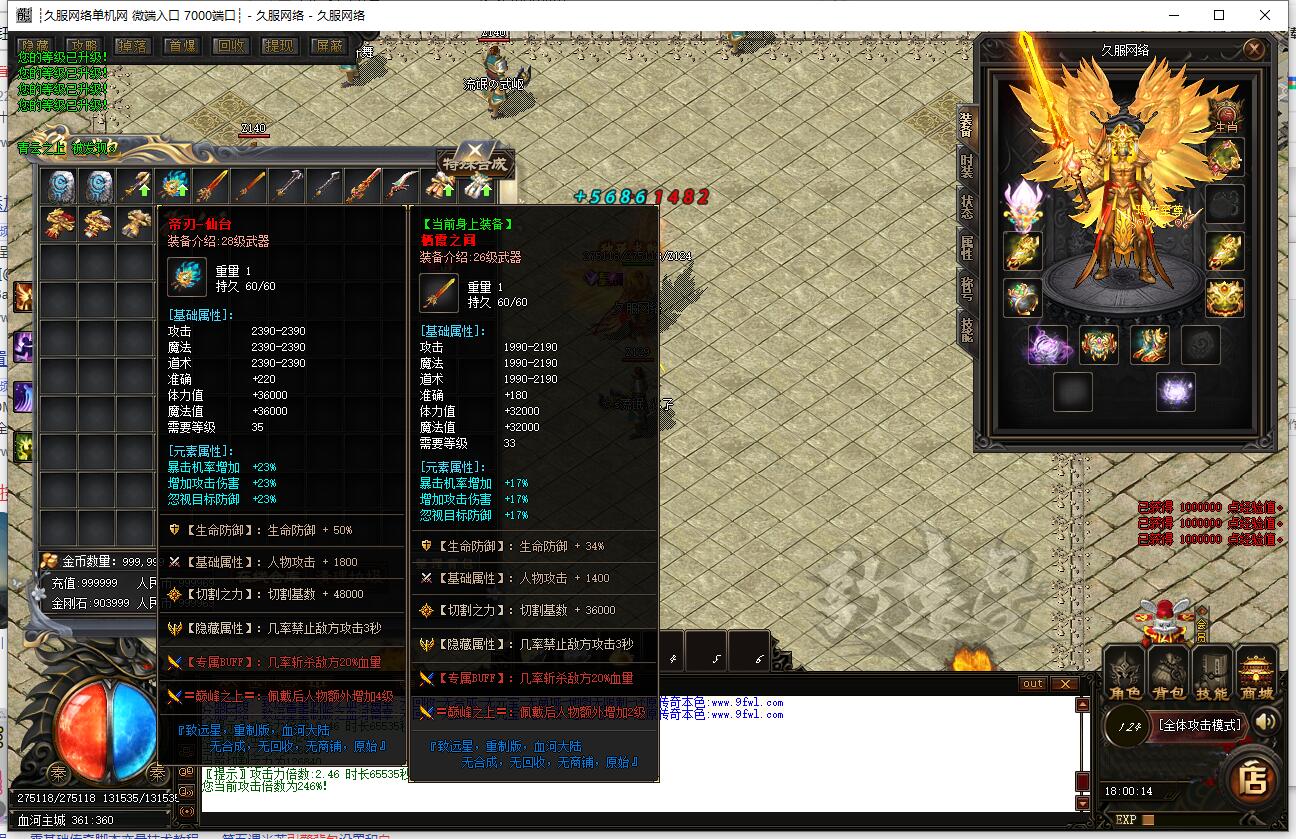Screen dimensions: 1296x839
Task: Toggle the 屏蔽 block button
Action: click(328, 46)
